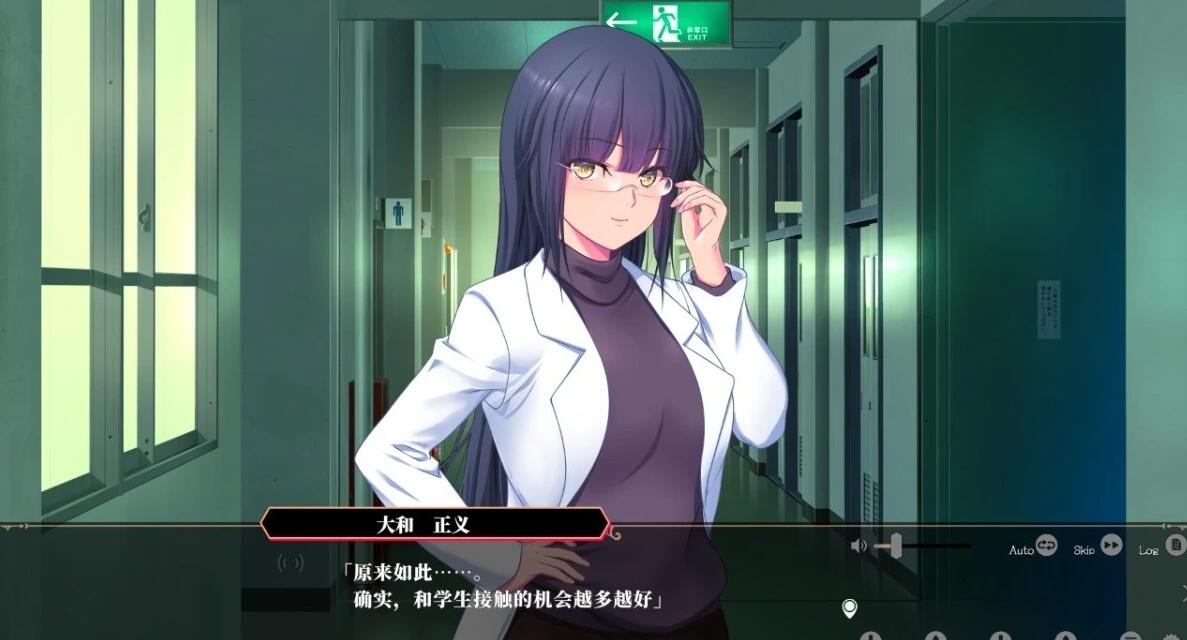Mute sound with the speaker icon

[x=858, y=546]
